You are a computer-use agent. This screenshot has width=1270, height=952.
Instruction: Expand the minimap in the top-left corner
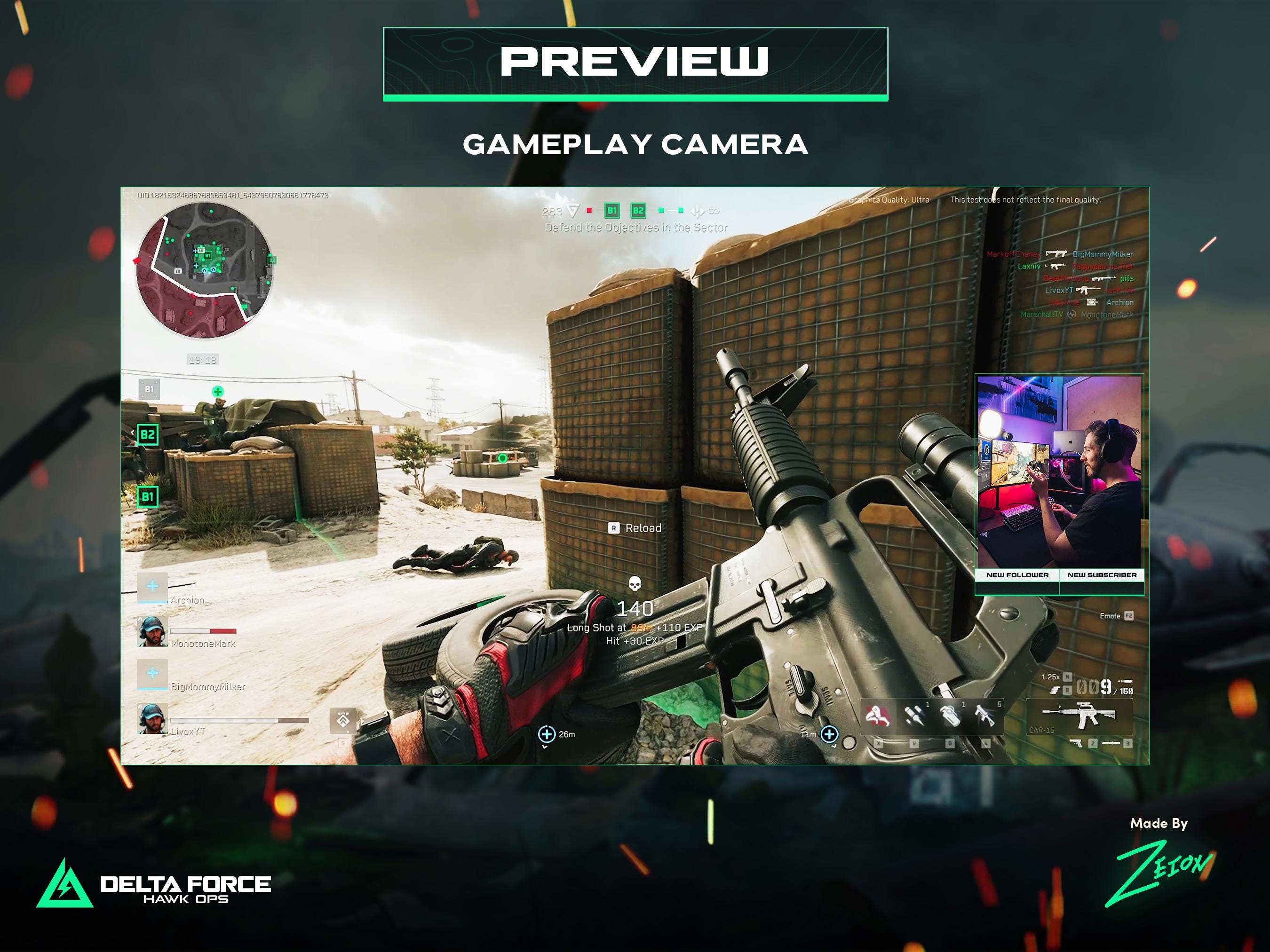(204, 273)
